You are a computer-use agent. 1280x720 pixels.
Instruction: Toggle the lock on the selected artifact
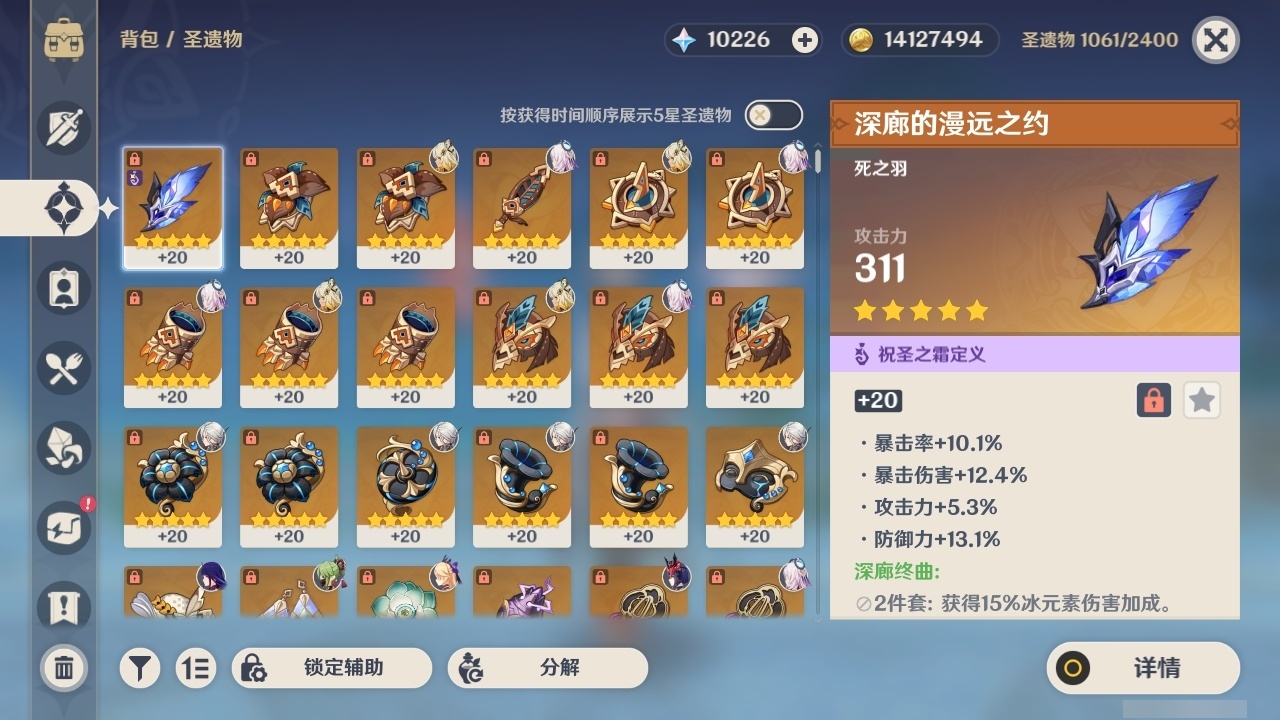(x=1156, y=400)
